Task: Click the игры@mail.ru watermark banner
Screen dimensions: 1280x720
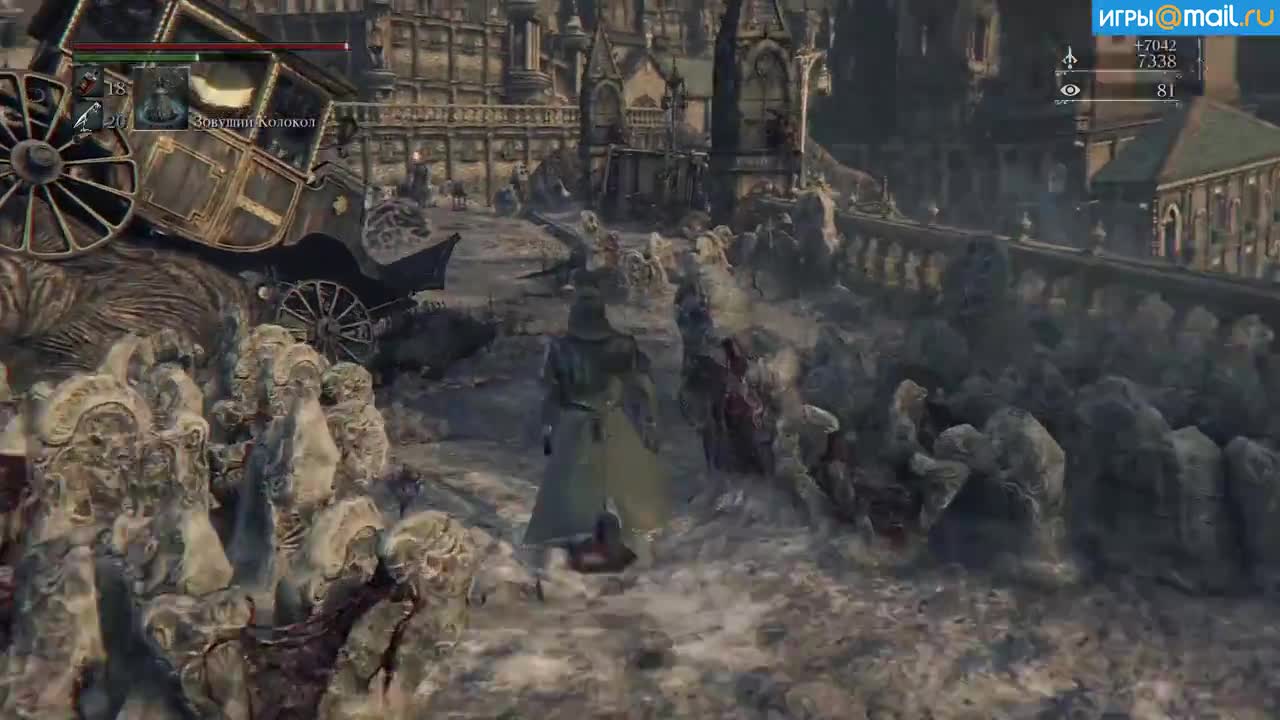Action: coord(1184,14)
